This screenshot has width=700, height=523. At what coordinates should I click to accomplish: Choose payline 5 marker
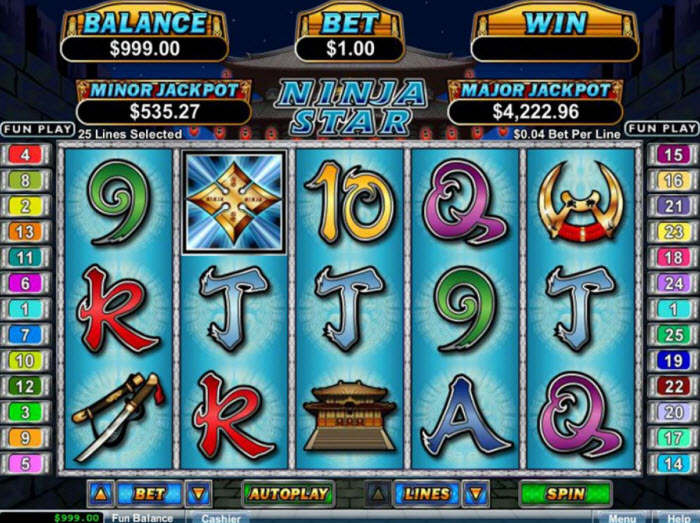coord(26,463)
